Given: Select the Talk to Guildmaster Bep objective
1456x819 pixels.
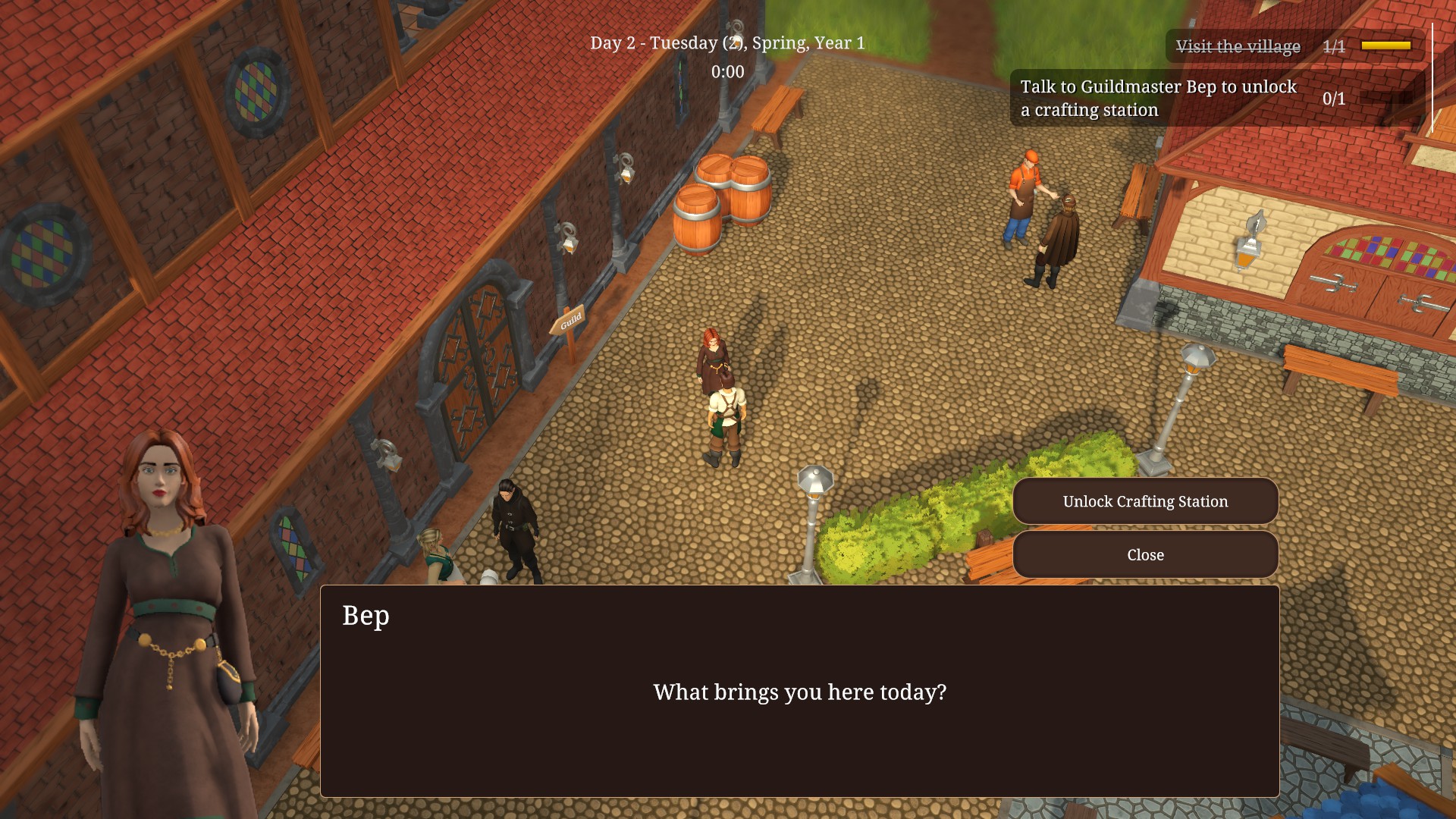Looking at the screenshot, I should point(1158,99).
